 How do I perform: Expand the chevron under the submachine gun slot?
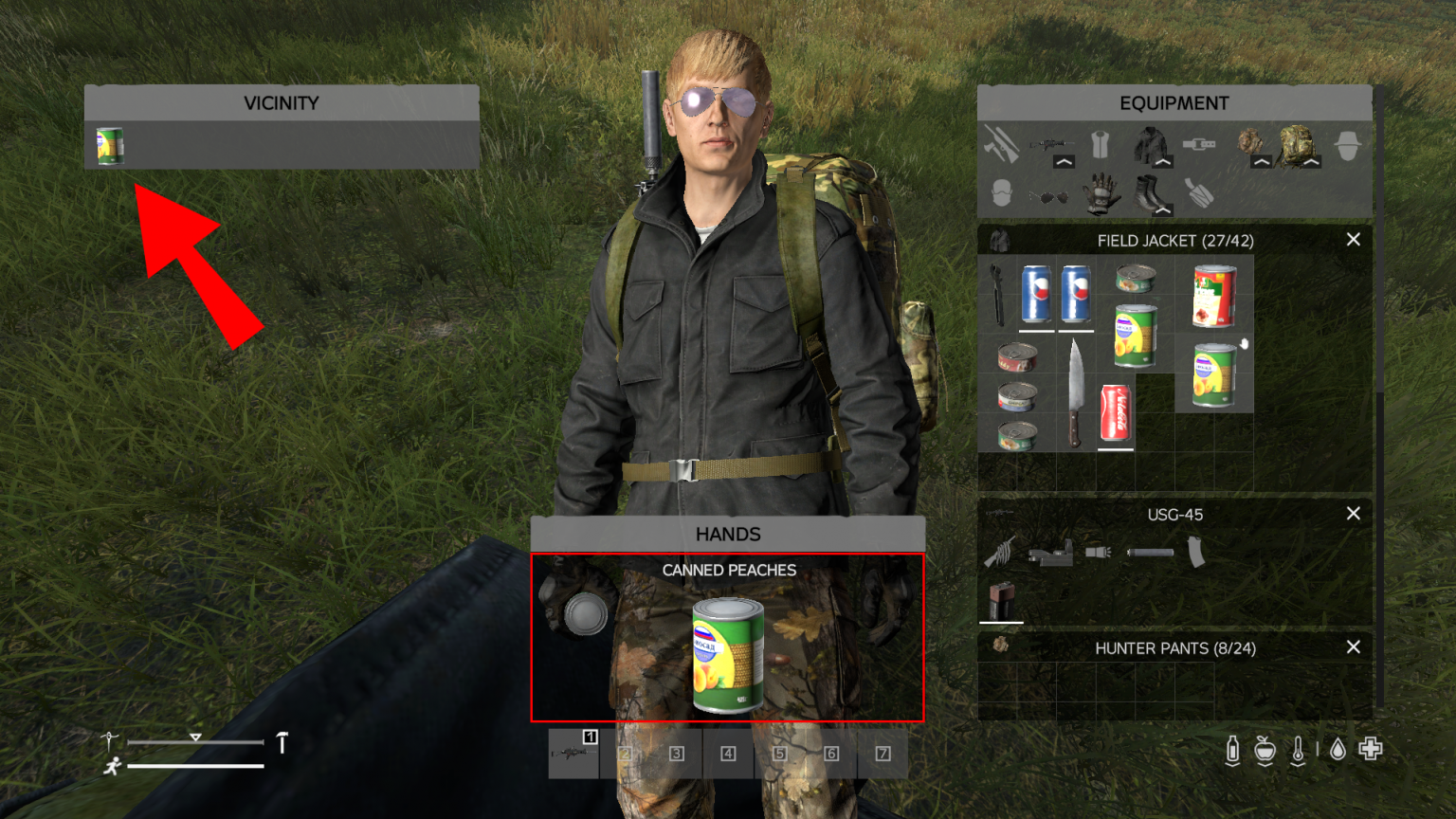(x=1064, y=162)
